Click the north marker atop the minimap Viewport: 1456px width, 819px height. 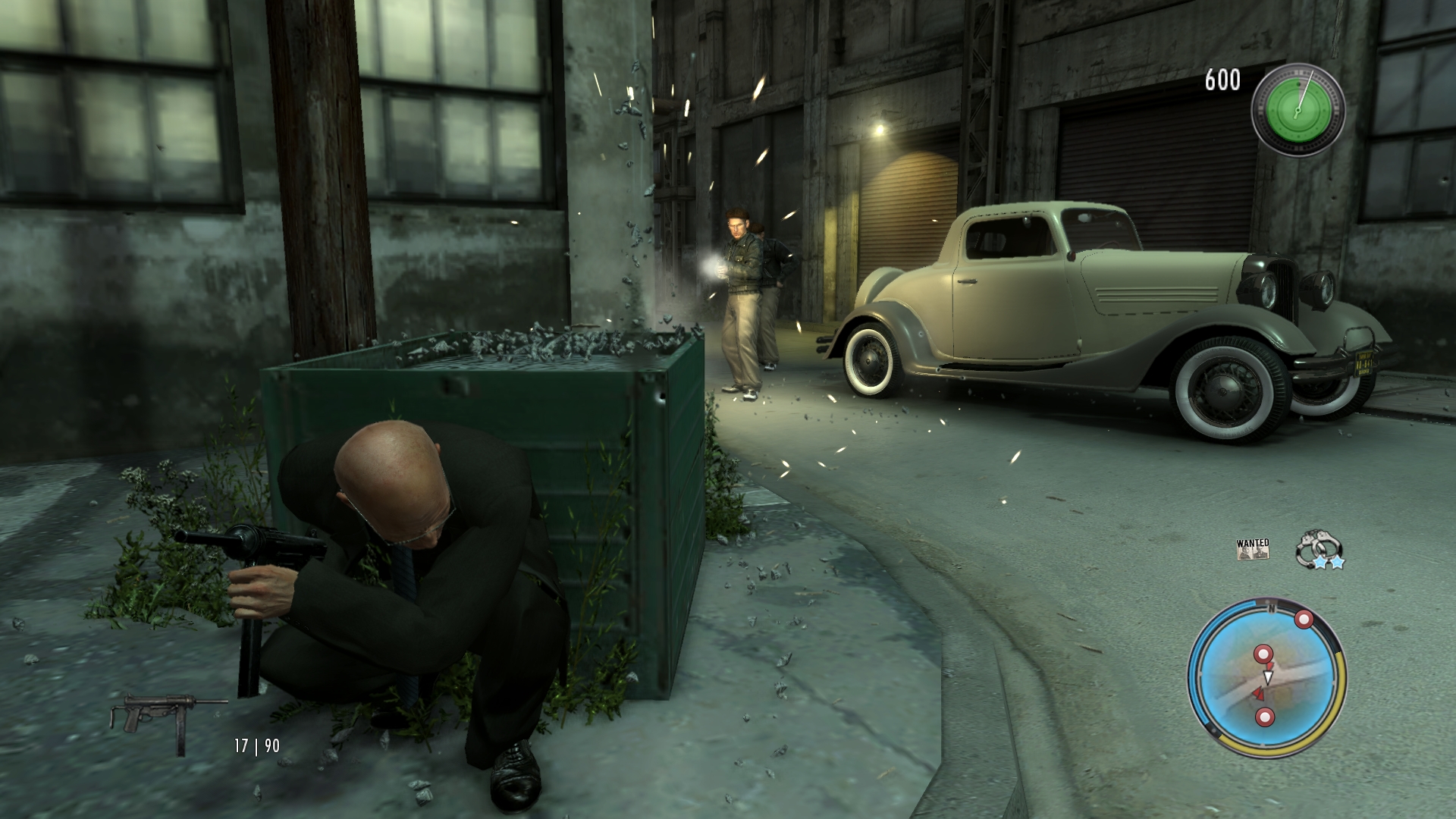pos(1271,607)
